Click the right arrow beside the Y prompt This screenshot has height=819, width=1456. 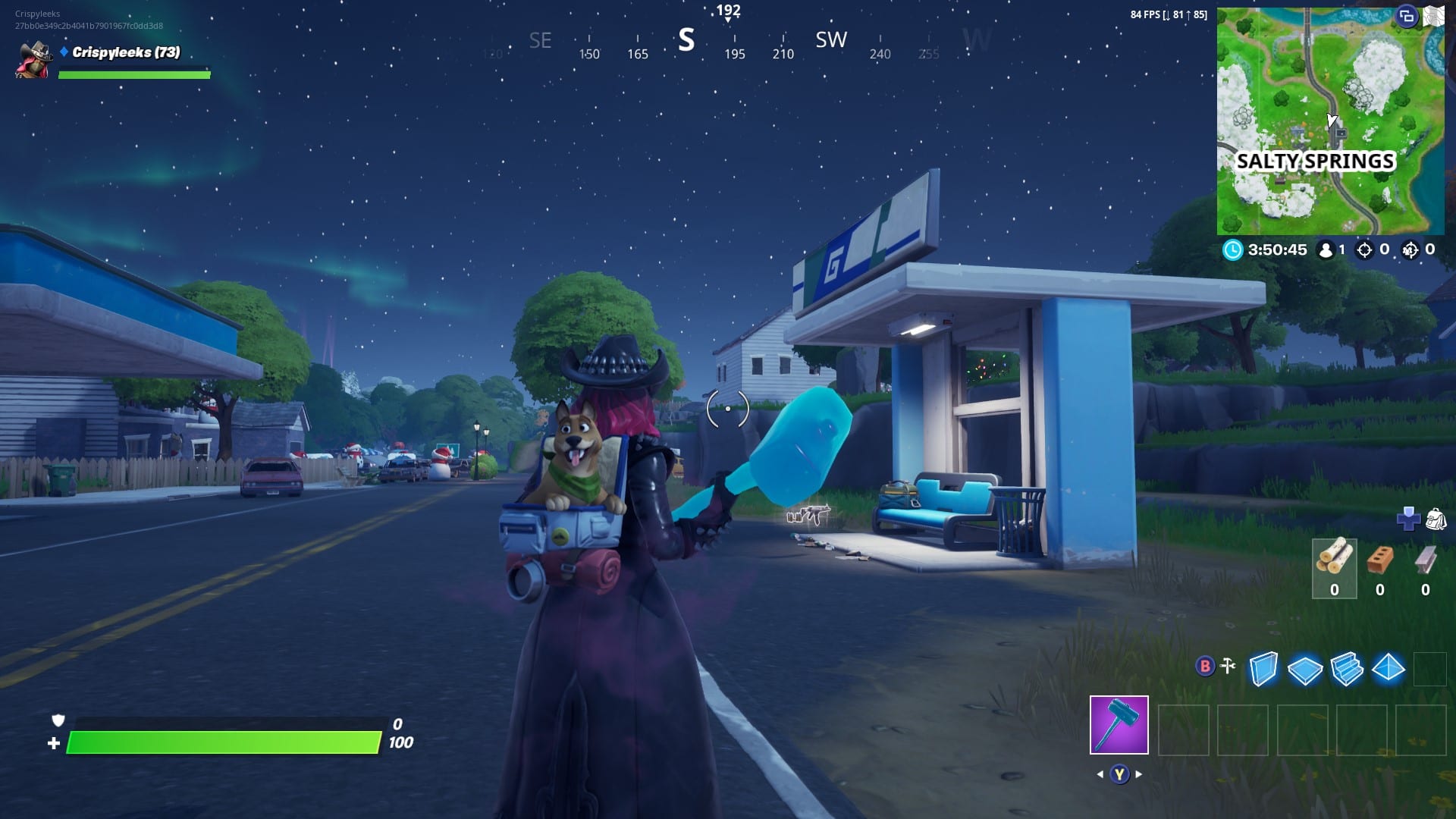(x=1137, y=774)
